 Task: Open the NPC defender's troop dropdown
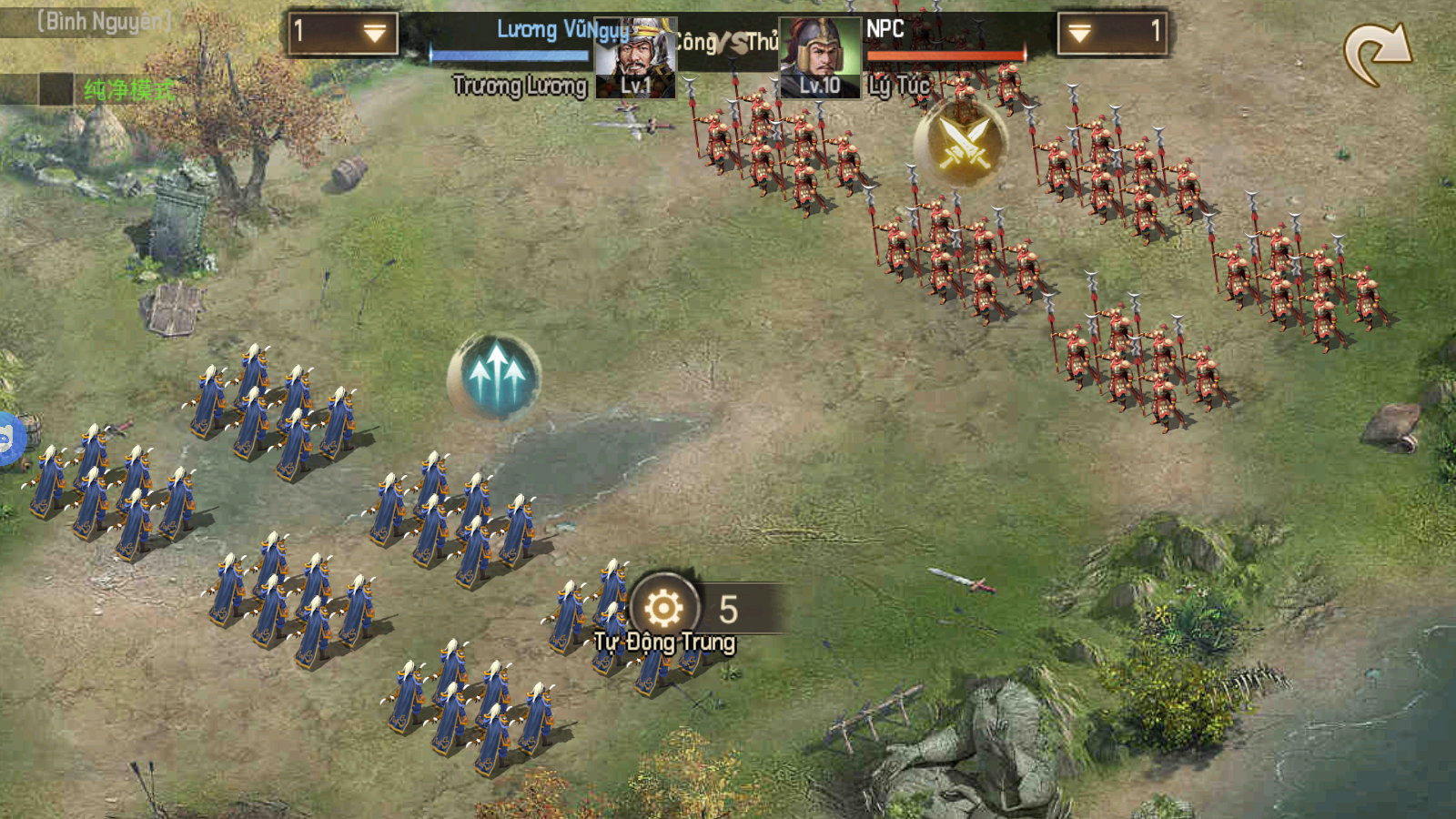pyautogui.click(x=1112, y=35)
